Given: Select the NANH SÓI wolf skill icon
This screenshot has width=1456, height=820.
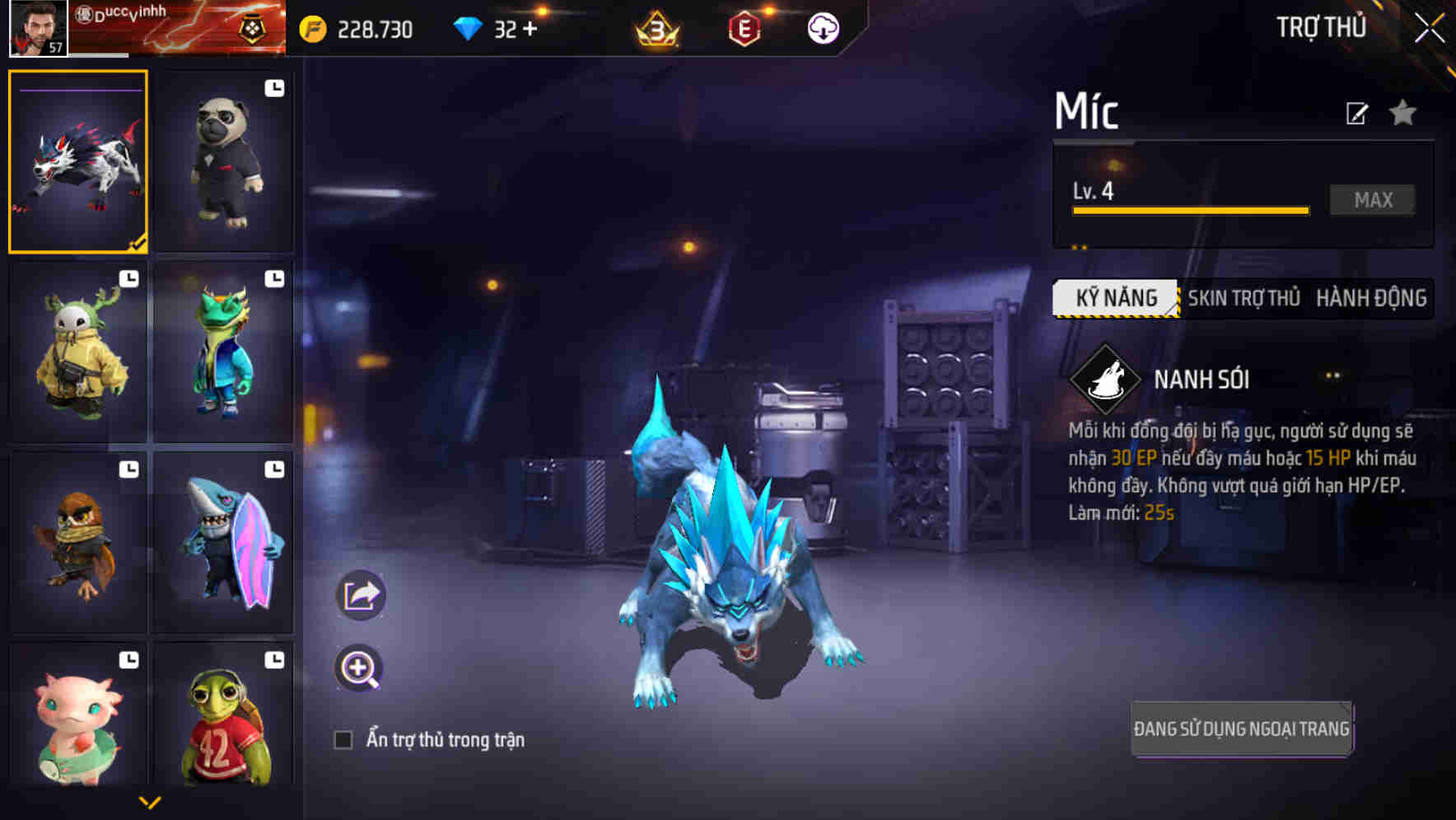Looking at the screenshot, I should (1108, 380).
